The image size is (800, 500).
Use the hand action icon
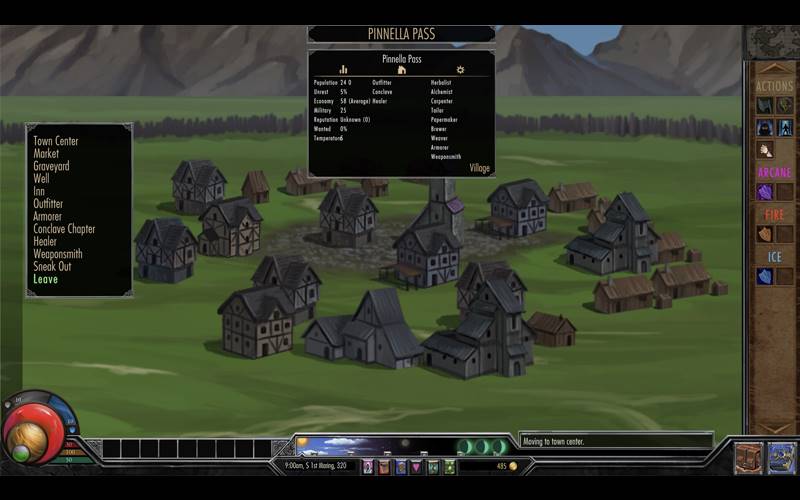(765, 150)
